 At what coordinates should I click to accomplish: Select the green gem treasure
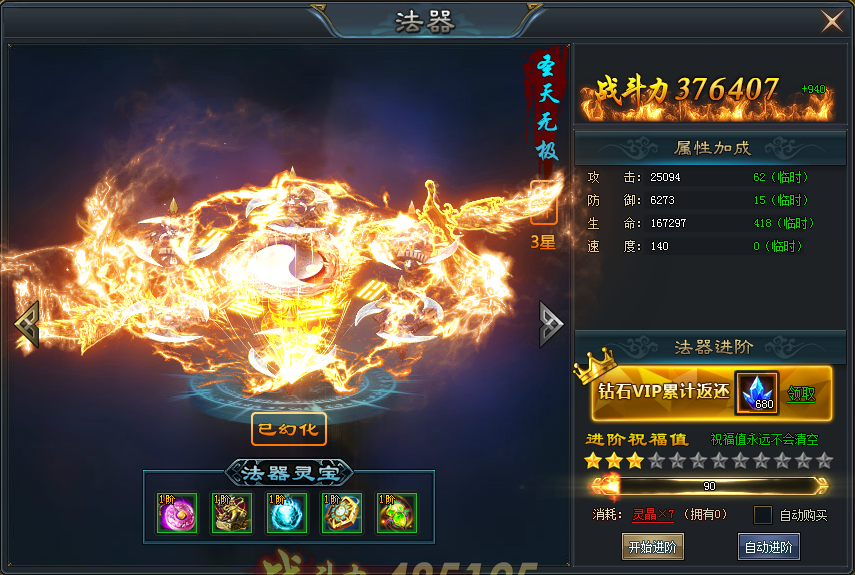point(397,513)
